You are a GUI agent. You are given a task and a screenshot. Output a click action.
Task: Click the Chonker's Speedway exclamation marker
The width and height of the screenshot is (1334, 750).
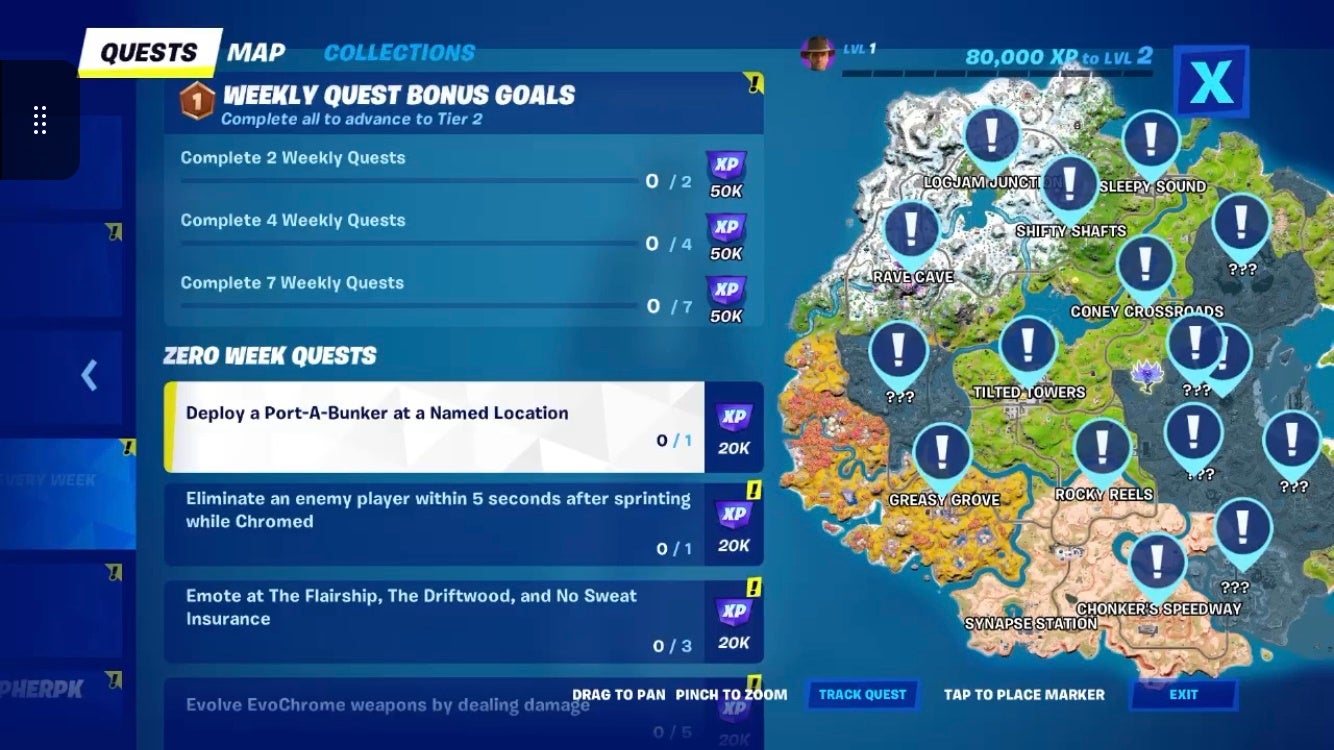(1157, 562)
